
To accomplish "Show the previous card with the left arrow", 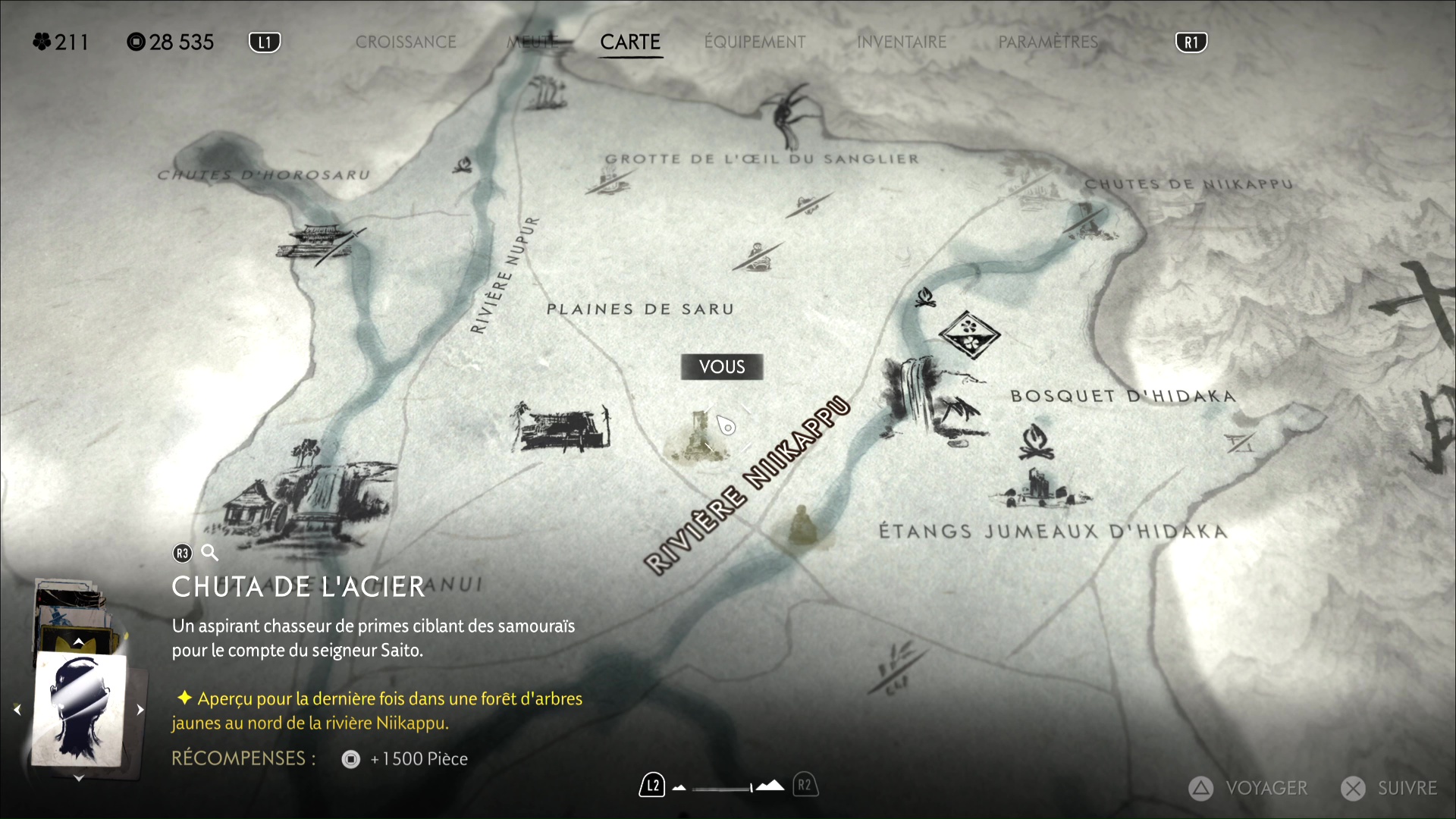I will click(17, 710).
